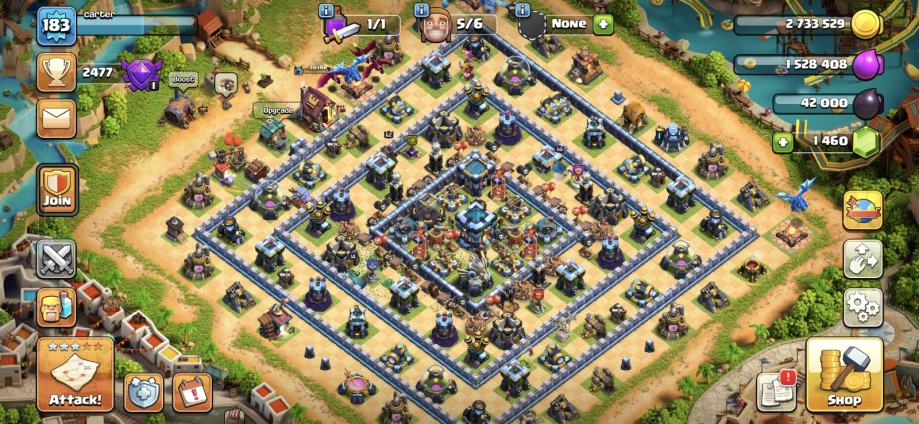The height and width of the screenshot is (424, 919).
Task: Open the Shop
Action: (844, 374)
